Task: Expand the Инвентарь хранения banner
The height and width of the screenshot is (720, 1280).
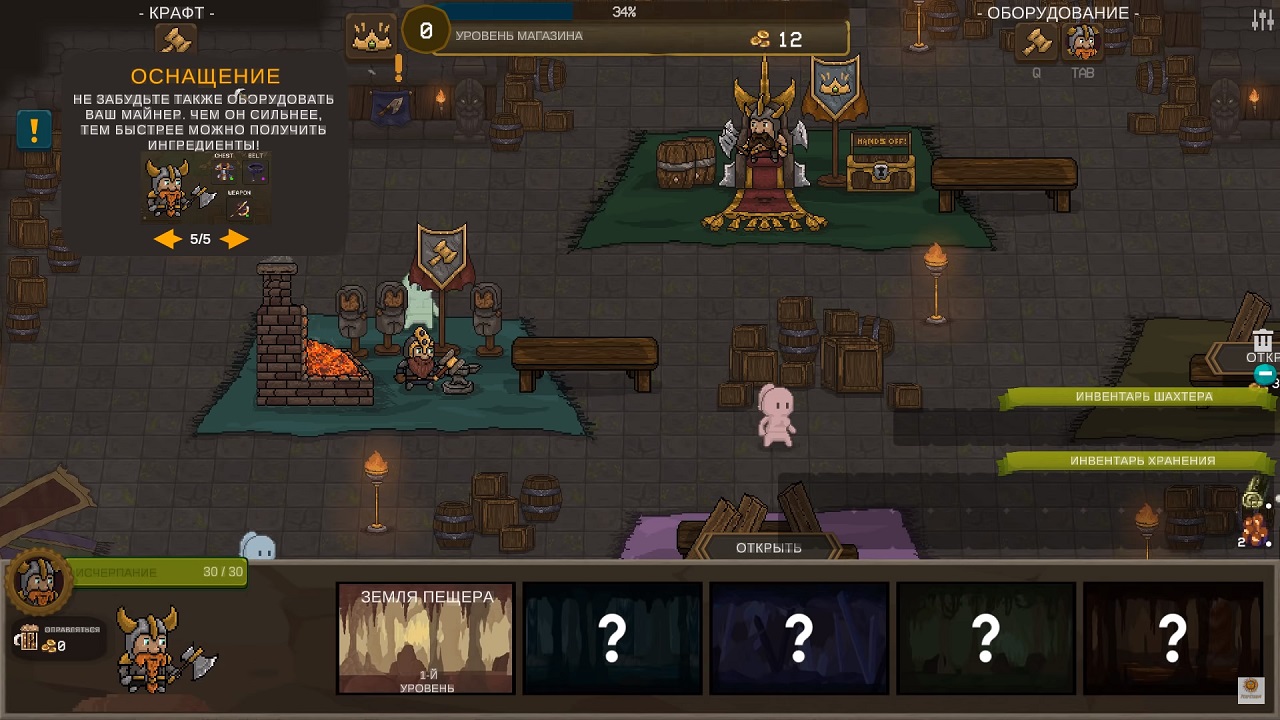Action: [1142, 461]
